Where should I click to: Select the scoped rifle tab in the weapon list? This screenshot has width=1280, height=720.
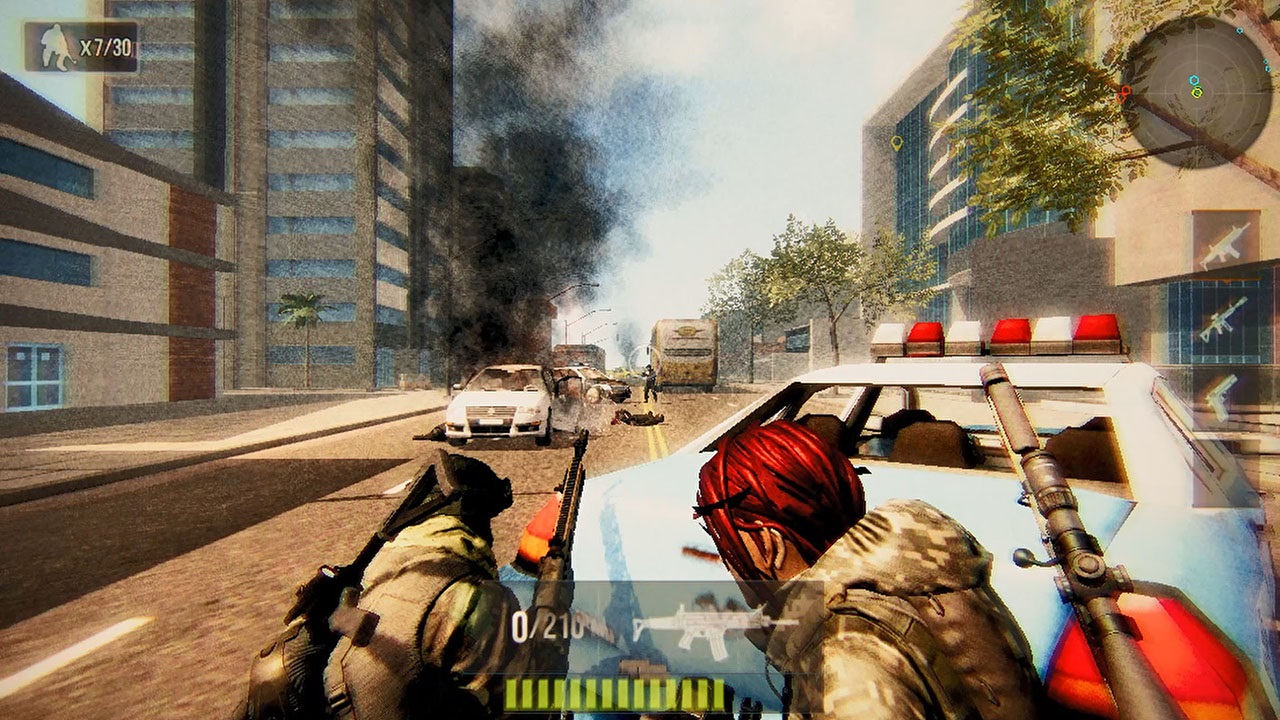coord(1223,320)
